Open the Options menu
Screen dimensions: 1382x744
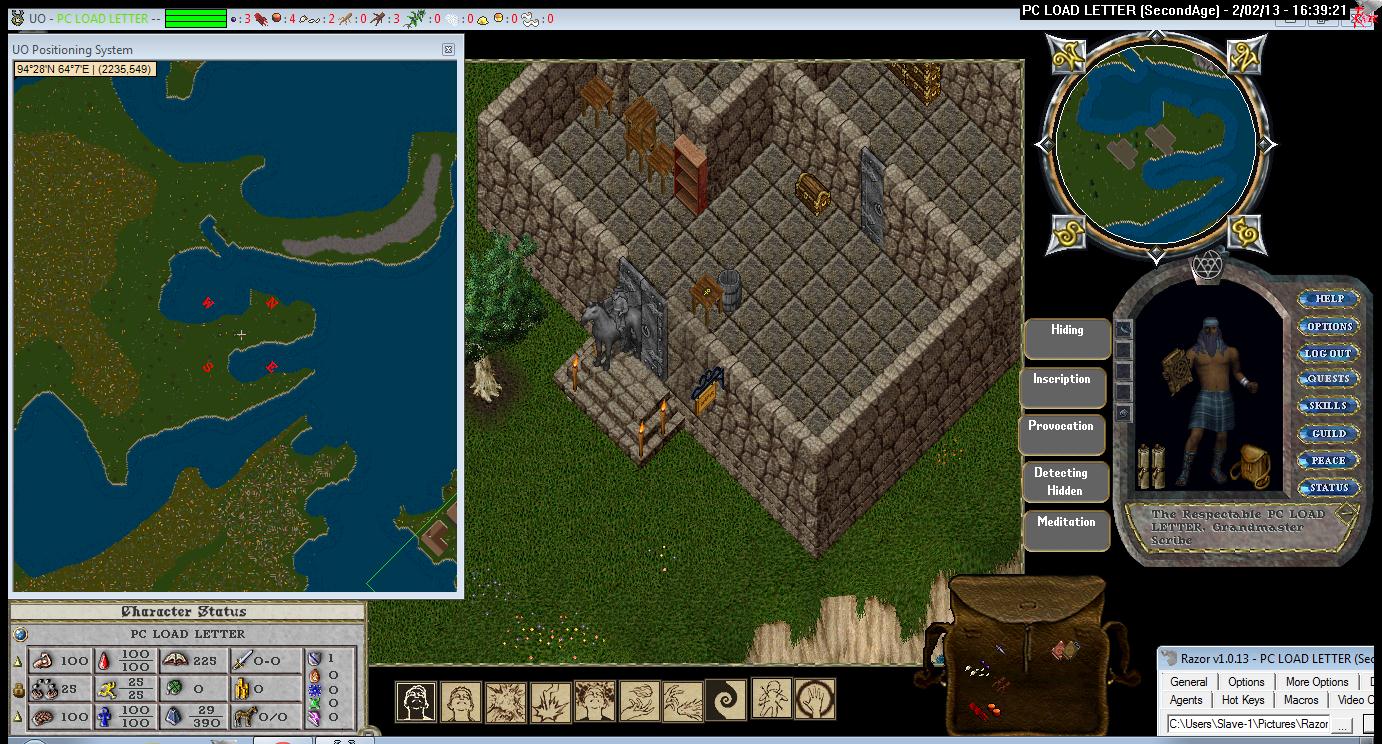1328,326
